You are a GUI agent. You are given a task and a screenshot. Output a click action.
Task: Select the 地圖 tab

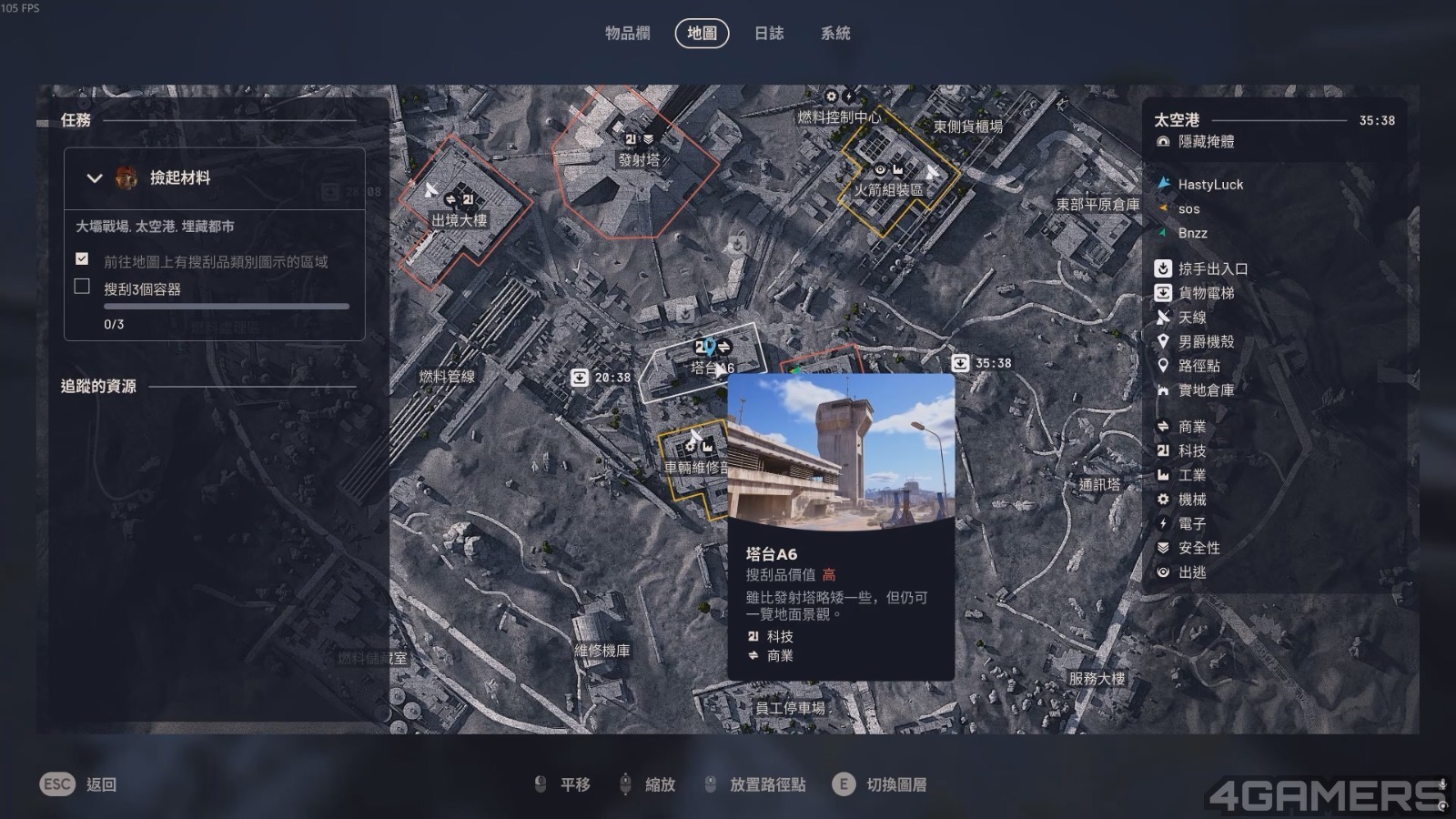[702, 34]
